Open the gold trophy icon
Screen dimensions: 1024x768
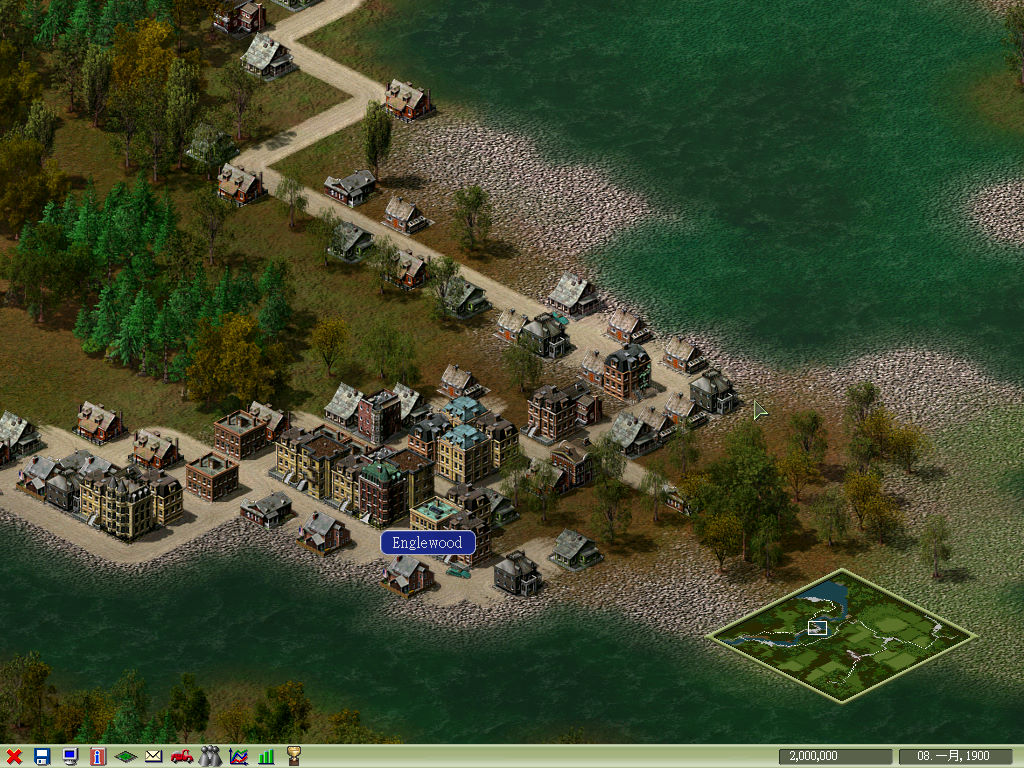point(294,756)
